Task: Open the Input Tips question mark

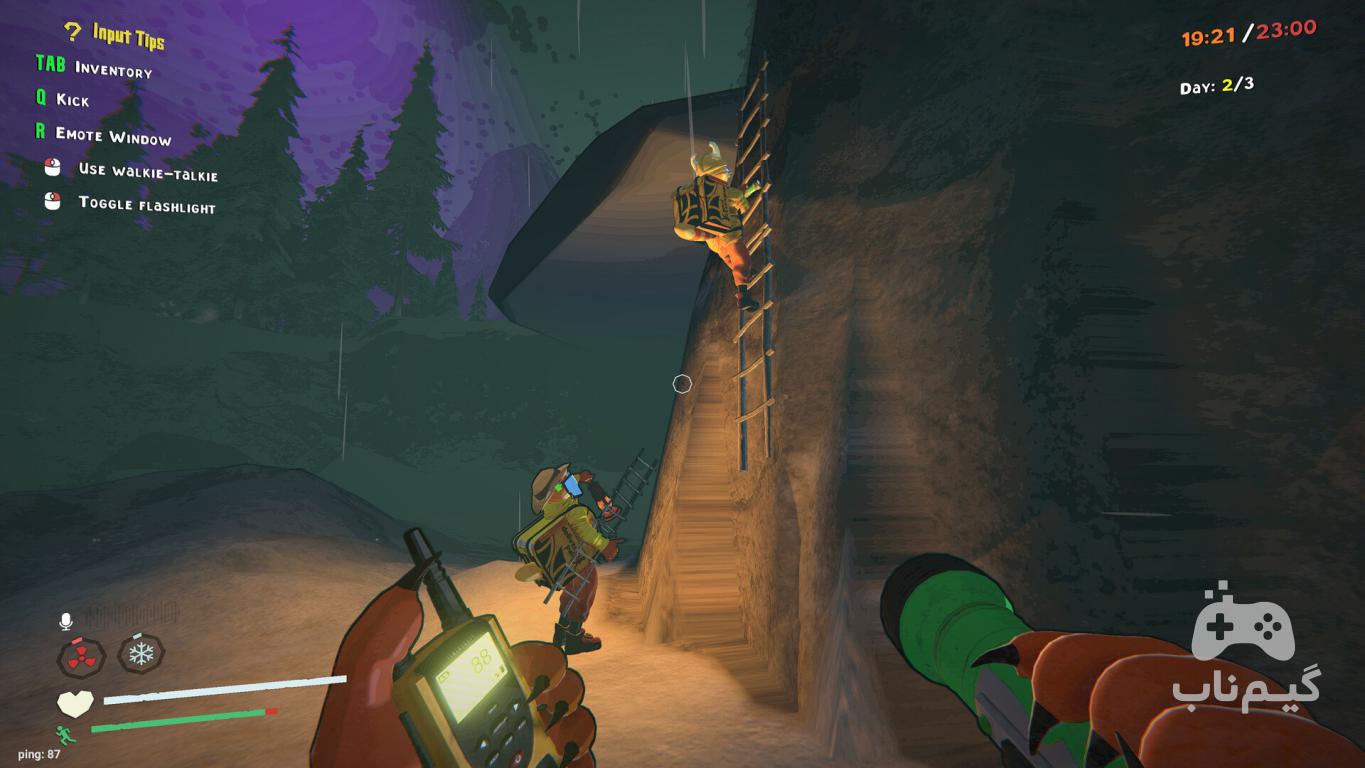Action: (72, 32)
